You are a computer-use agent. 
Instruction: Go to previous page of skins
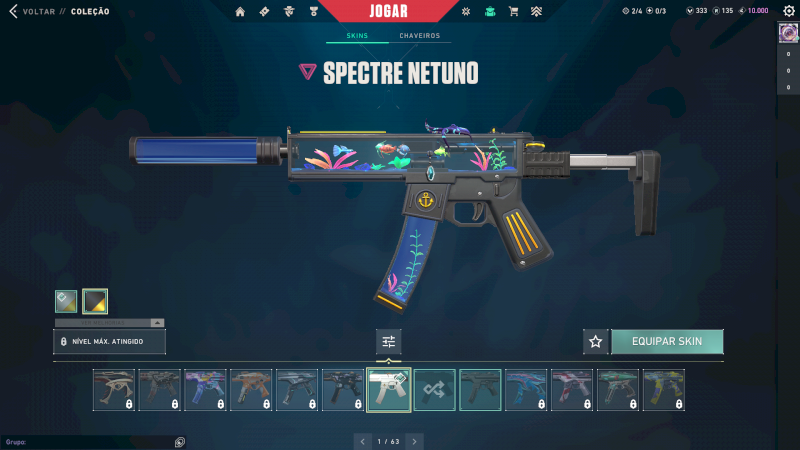[363, 440]
